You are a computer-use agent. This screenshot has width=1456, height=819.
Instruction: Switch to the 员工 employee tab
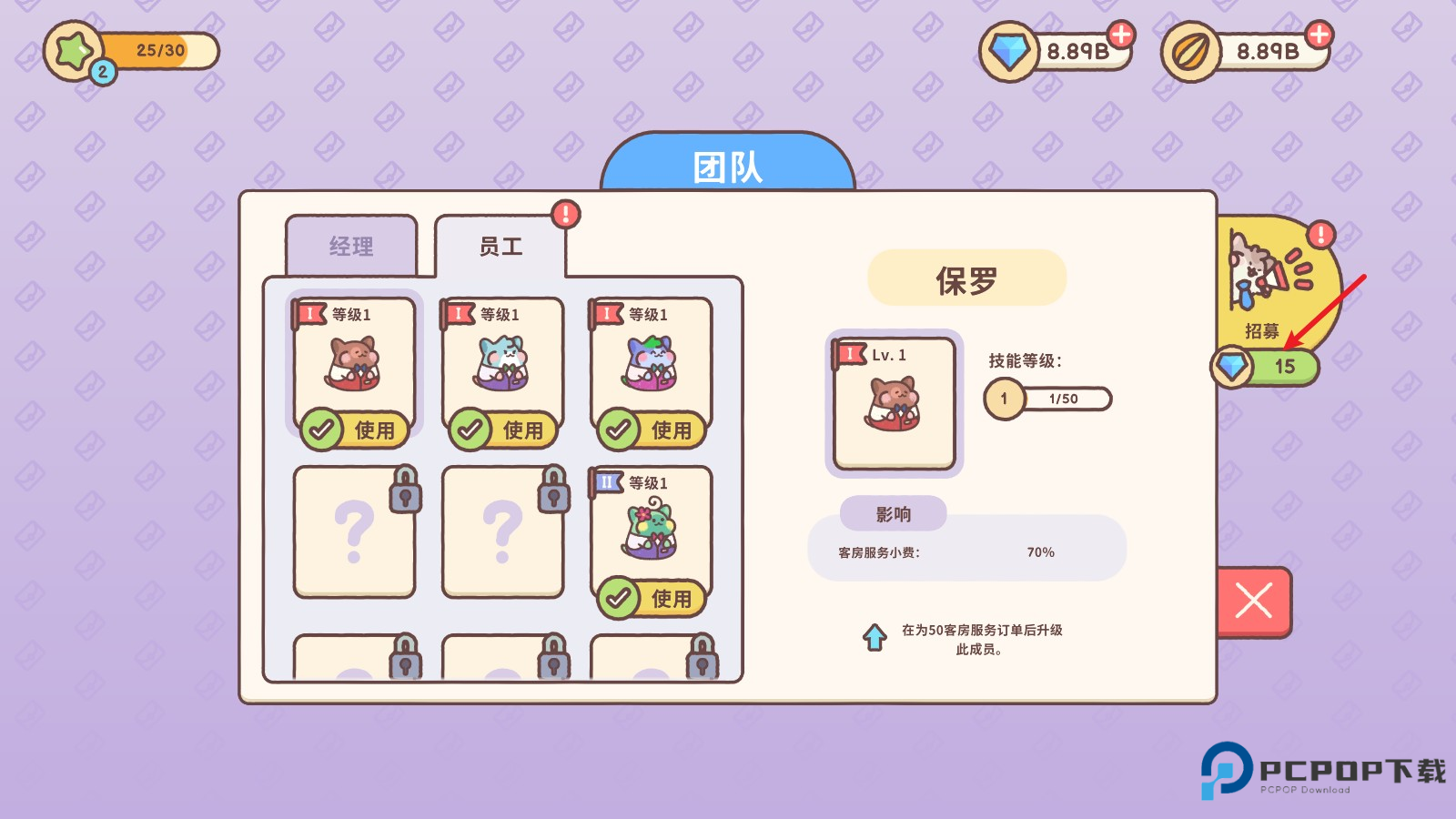click(501, 248)
